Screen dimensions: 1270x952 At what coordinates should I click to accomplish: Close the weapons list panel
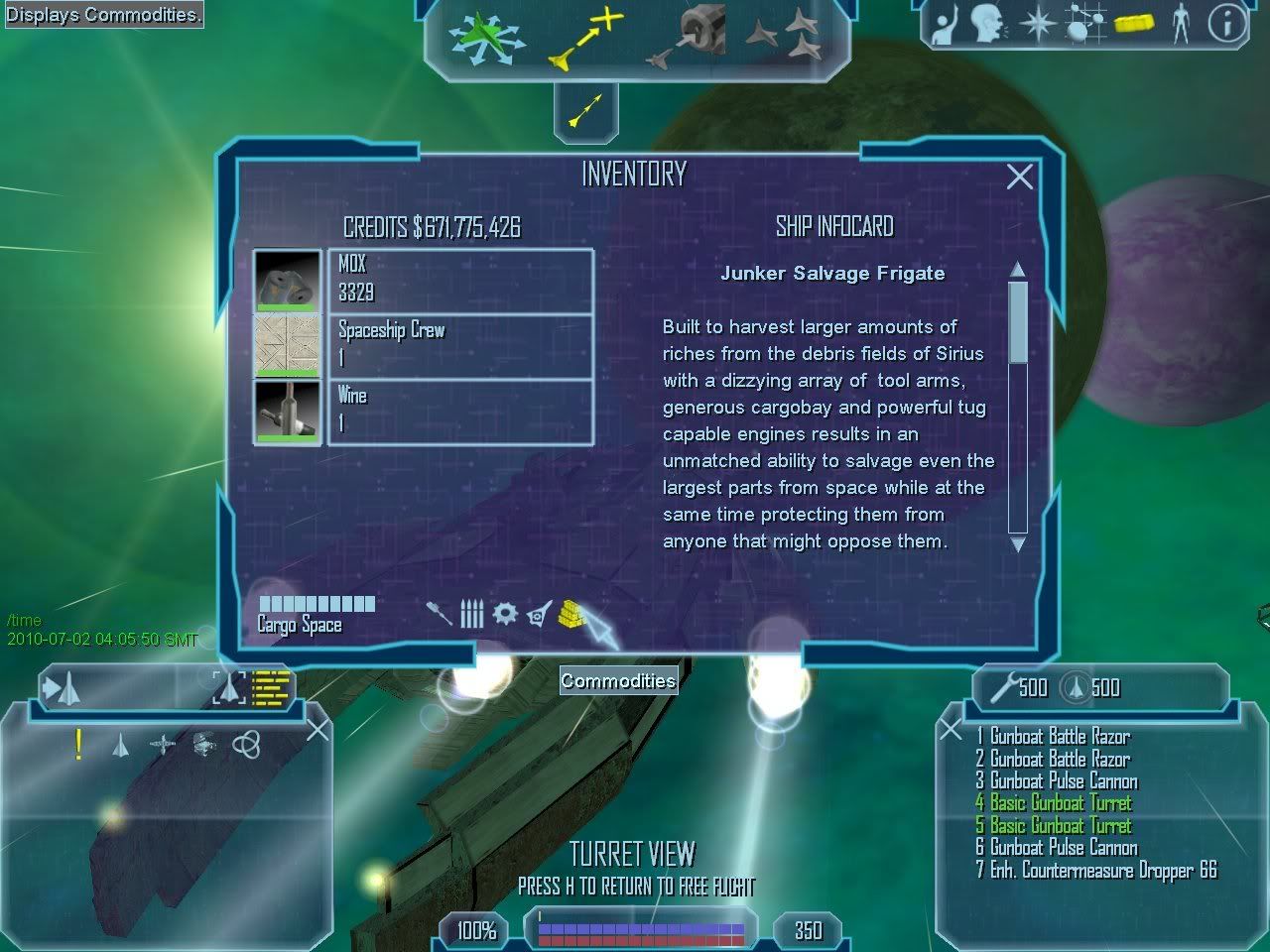pos(951,731)
